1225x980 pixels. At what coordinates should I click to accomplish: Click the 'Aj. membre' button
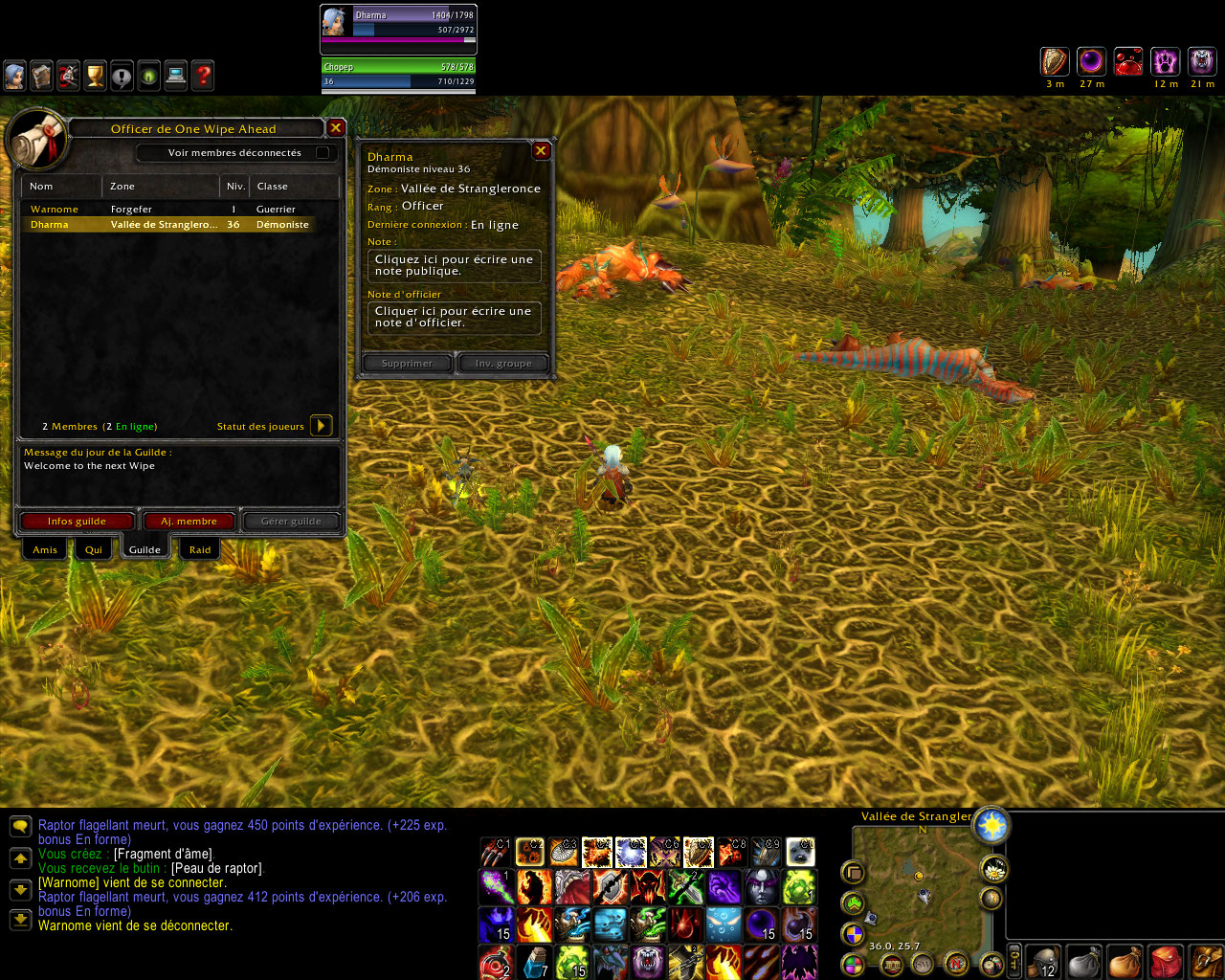tap(189, 522)
